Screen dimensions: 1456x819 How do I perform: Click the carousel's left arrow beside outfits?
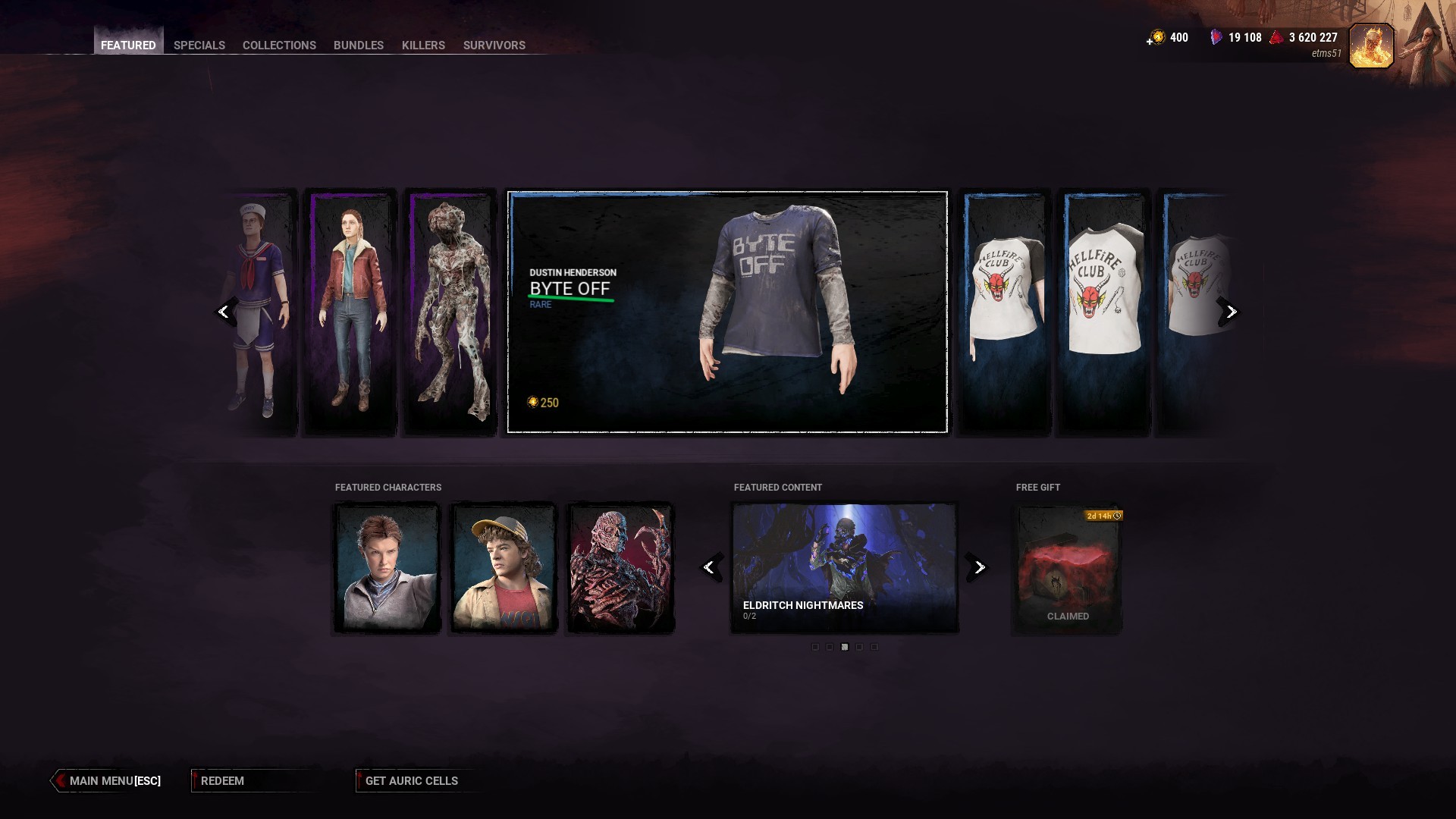[x=224, y=312]
